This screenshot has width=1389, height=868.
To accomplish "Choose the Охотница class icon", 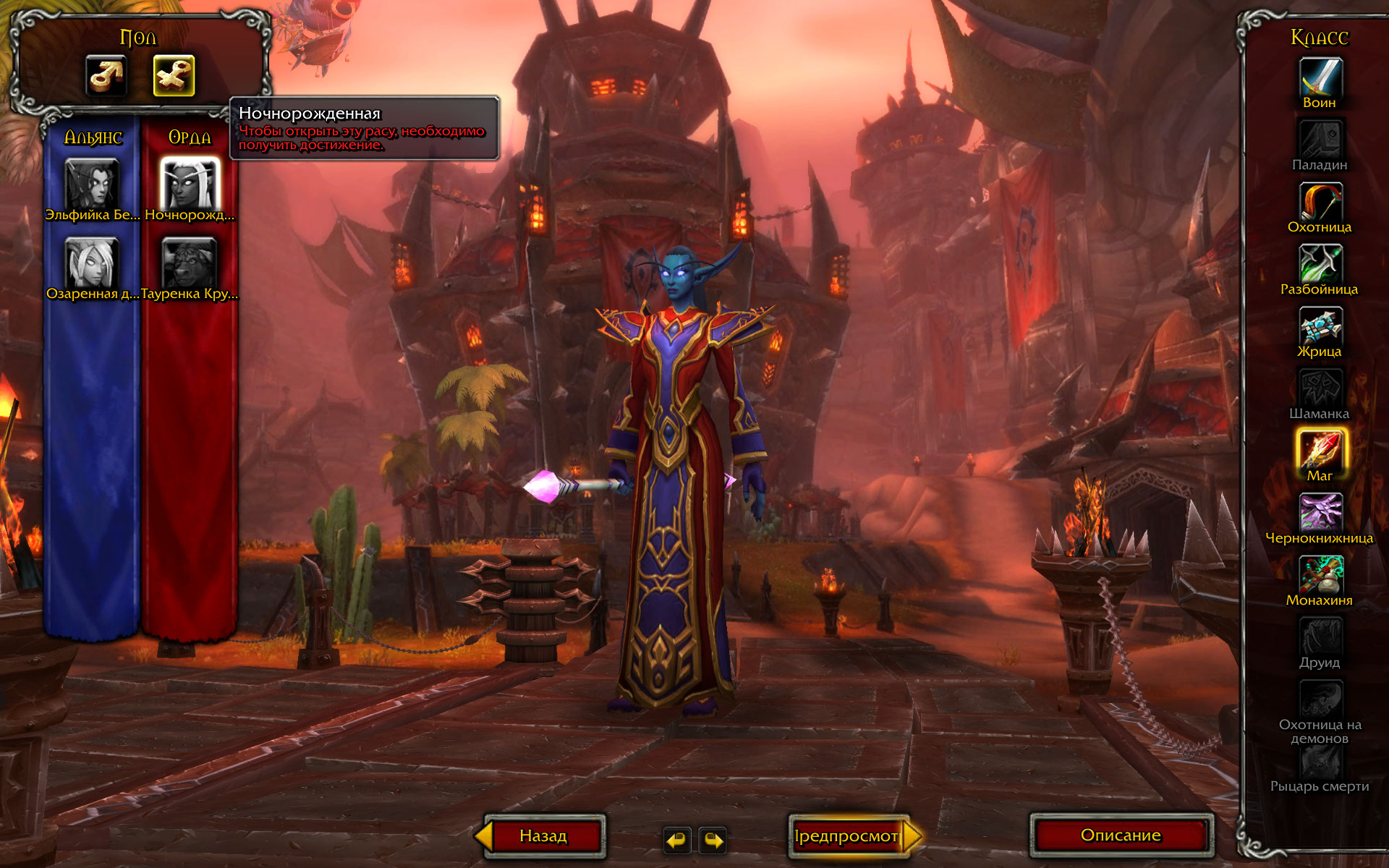I will tap(1320, 202).
